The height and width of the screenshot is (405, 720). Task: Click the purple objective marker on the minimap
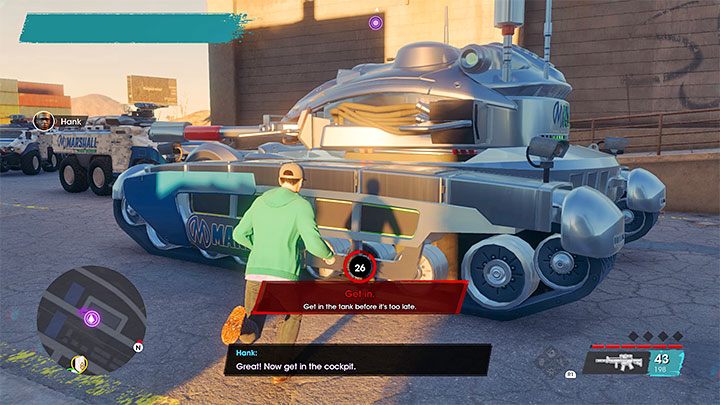click(92, 320)
